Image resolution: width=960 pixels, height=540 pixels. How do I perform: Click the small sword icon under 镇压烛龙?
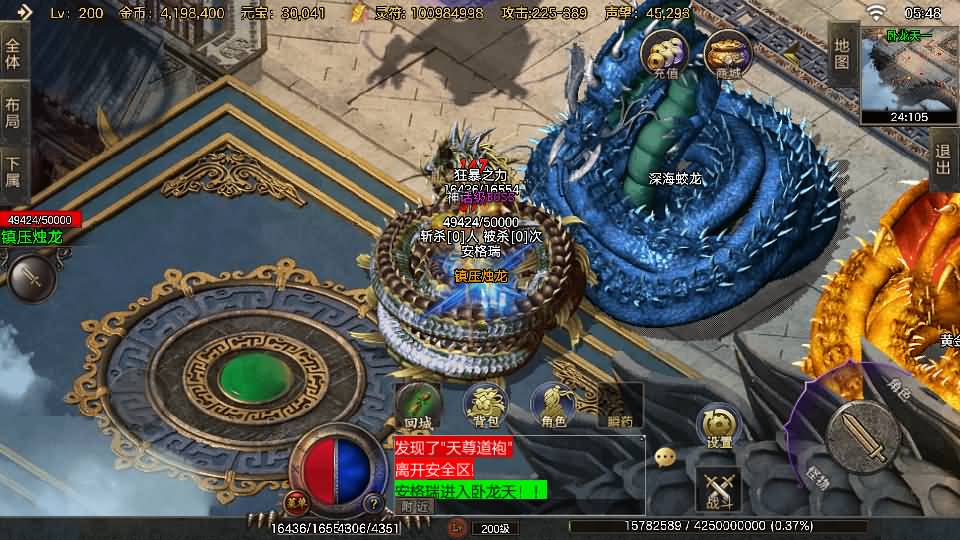(32, 275)
